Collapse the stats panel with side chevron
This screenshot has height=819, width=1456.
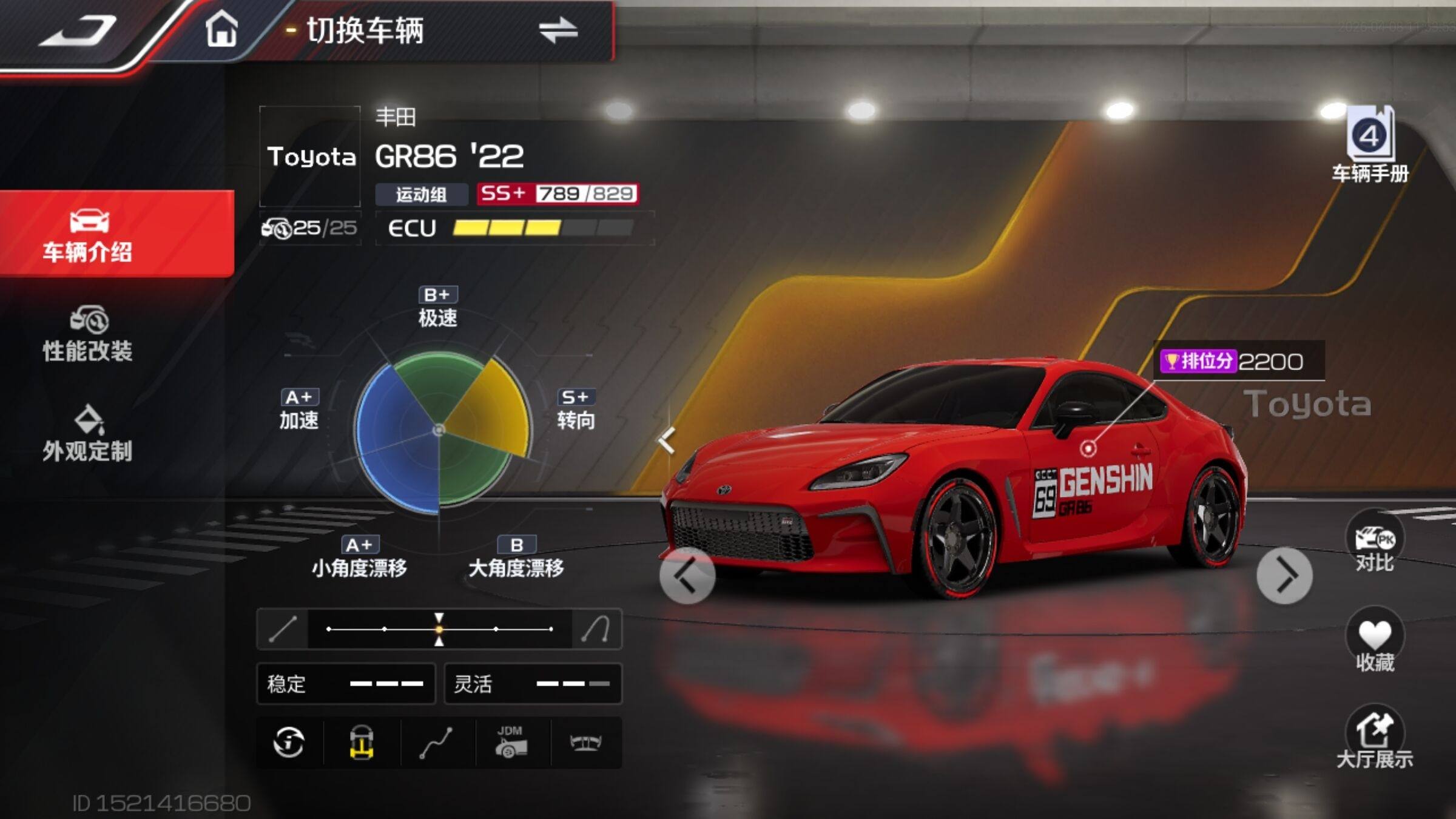pyautogui.click(x=666, y=440)
